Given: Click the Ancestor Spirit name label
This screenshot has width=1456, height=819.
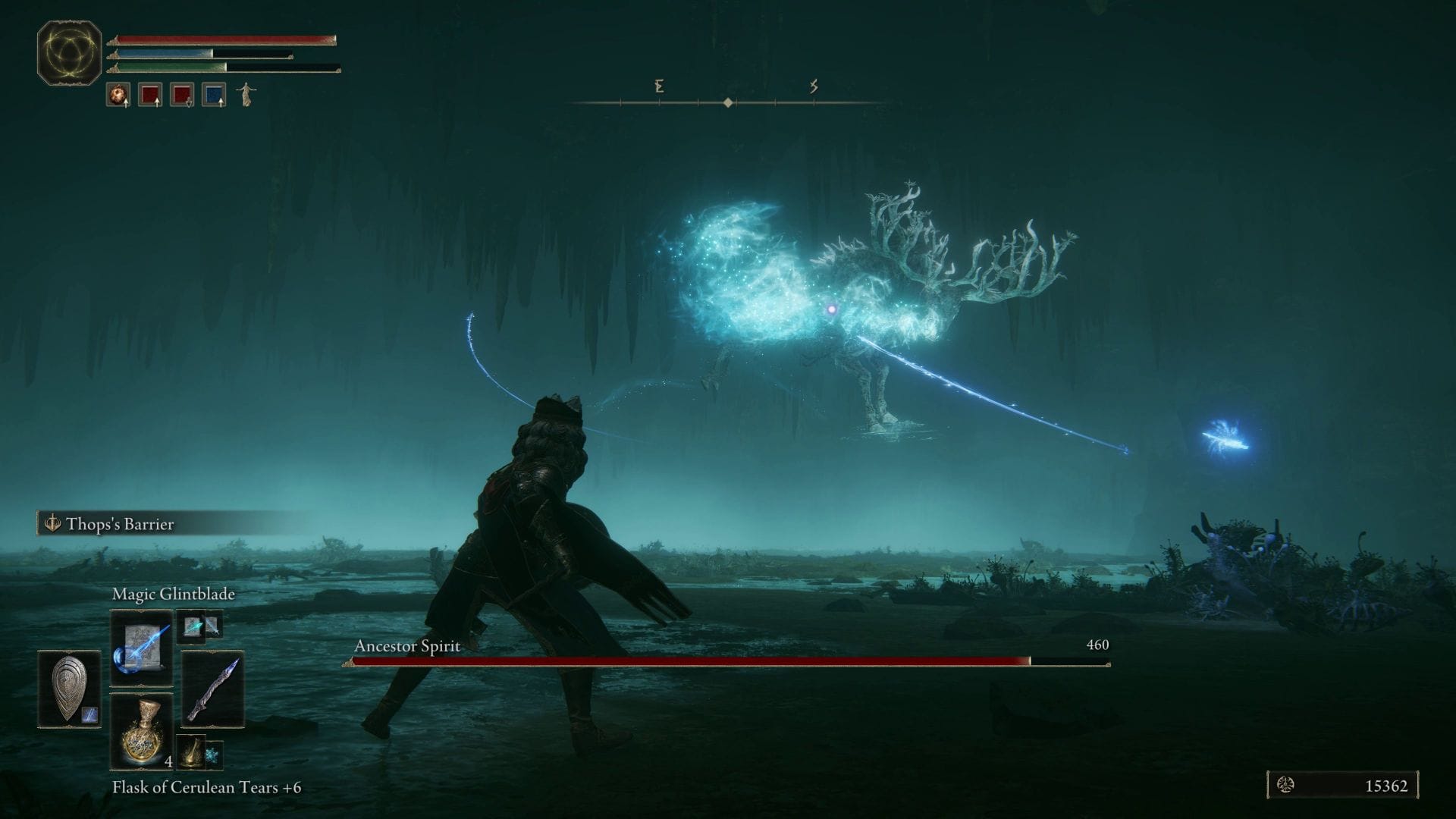Looking at the screenshot, I should point(406,647).
